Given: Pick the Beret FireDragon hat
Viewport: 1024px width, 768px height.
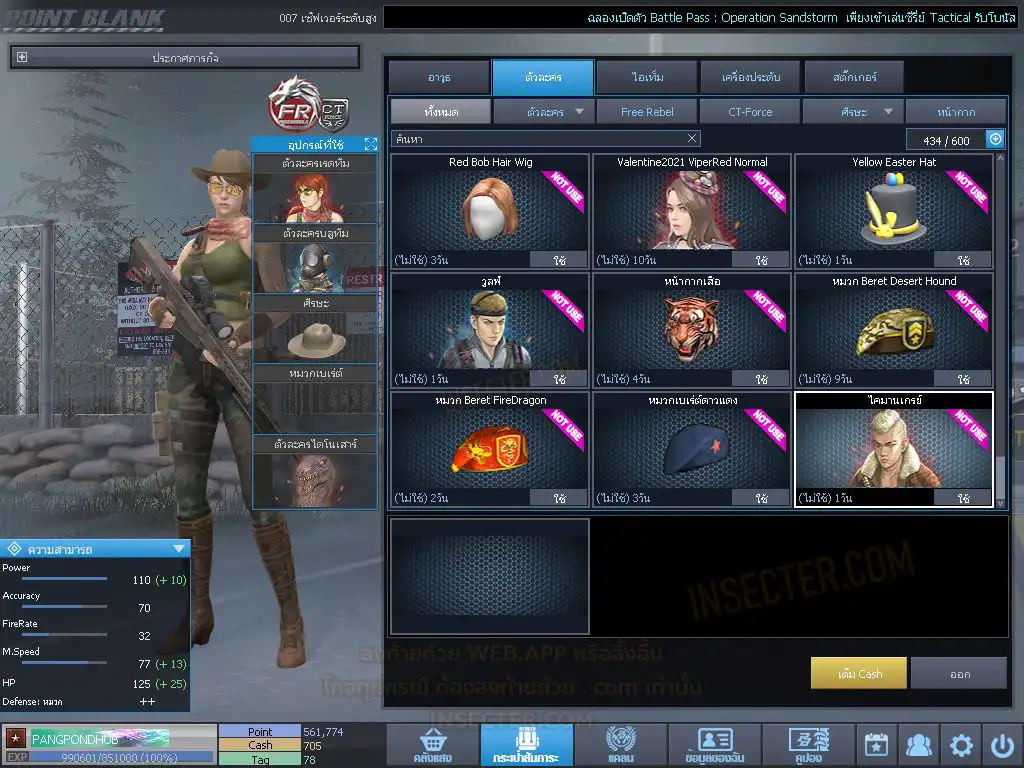Looking at the screenshot, I should pyautogui.click(x=489, y=449).
